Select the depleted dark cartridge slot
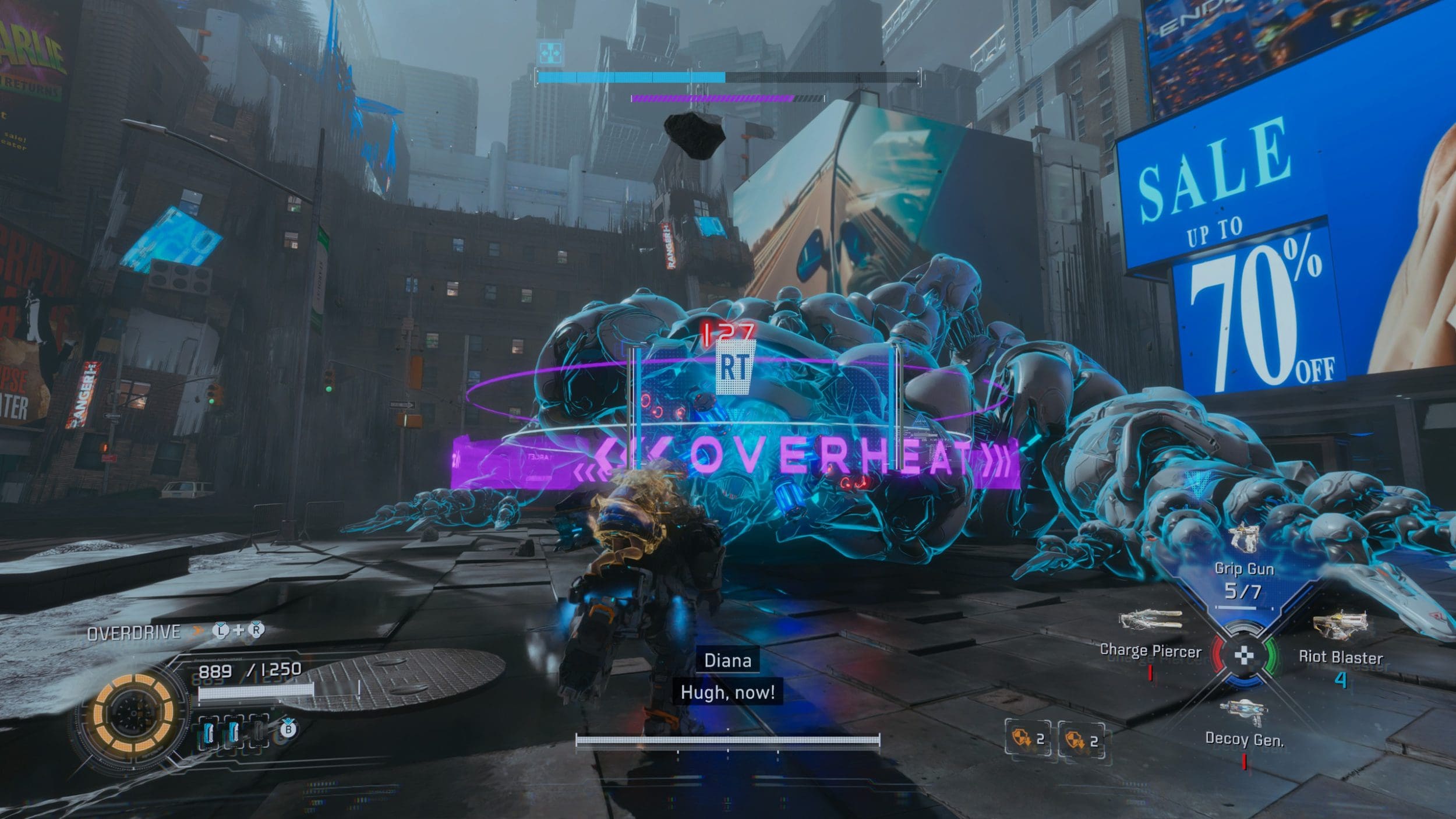 pyautogui.click(x=258, y=733)
